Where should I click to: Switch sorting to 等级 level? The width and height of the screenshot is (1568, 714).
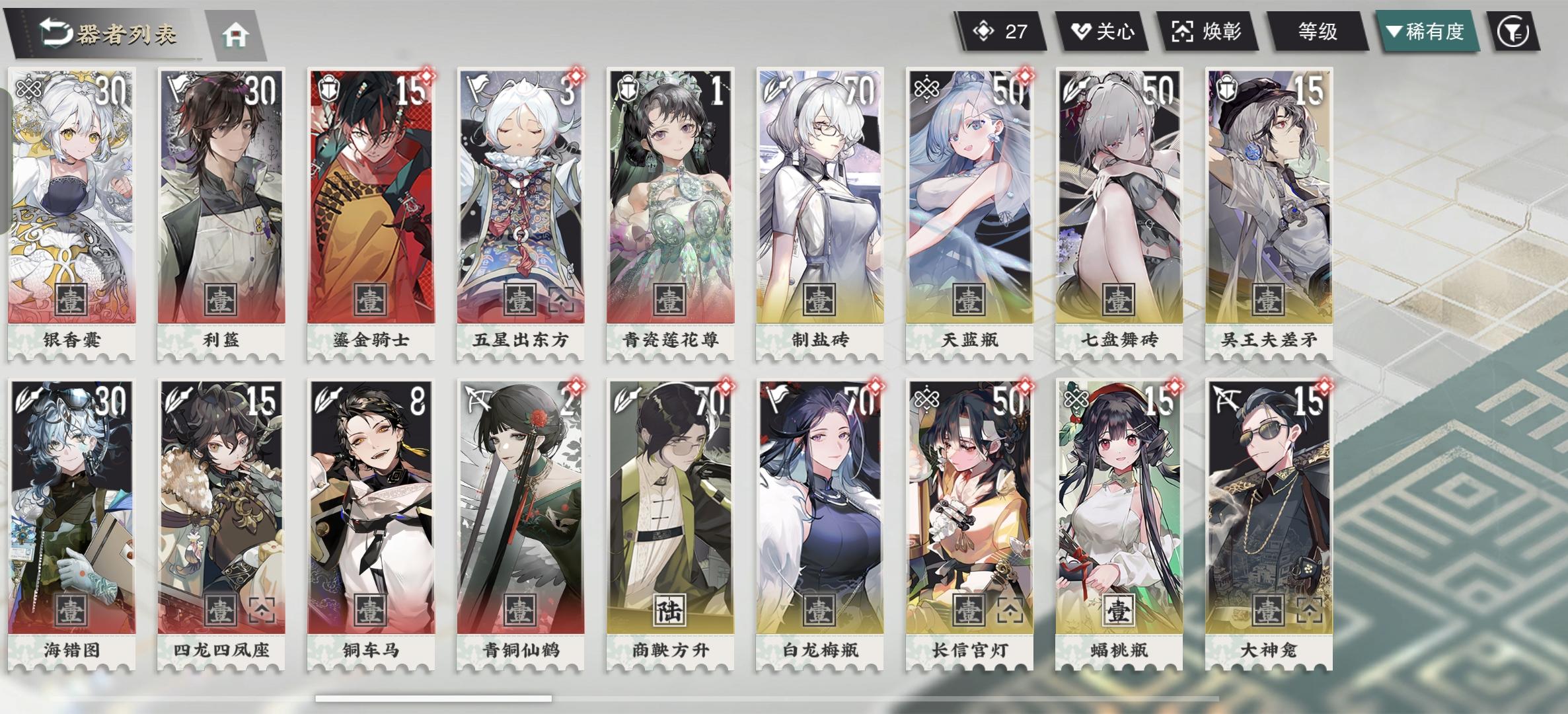pyautogui.click(x=1318, y=30)
